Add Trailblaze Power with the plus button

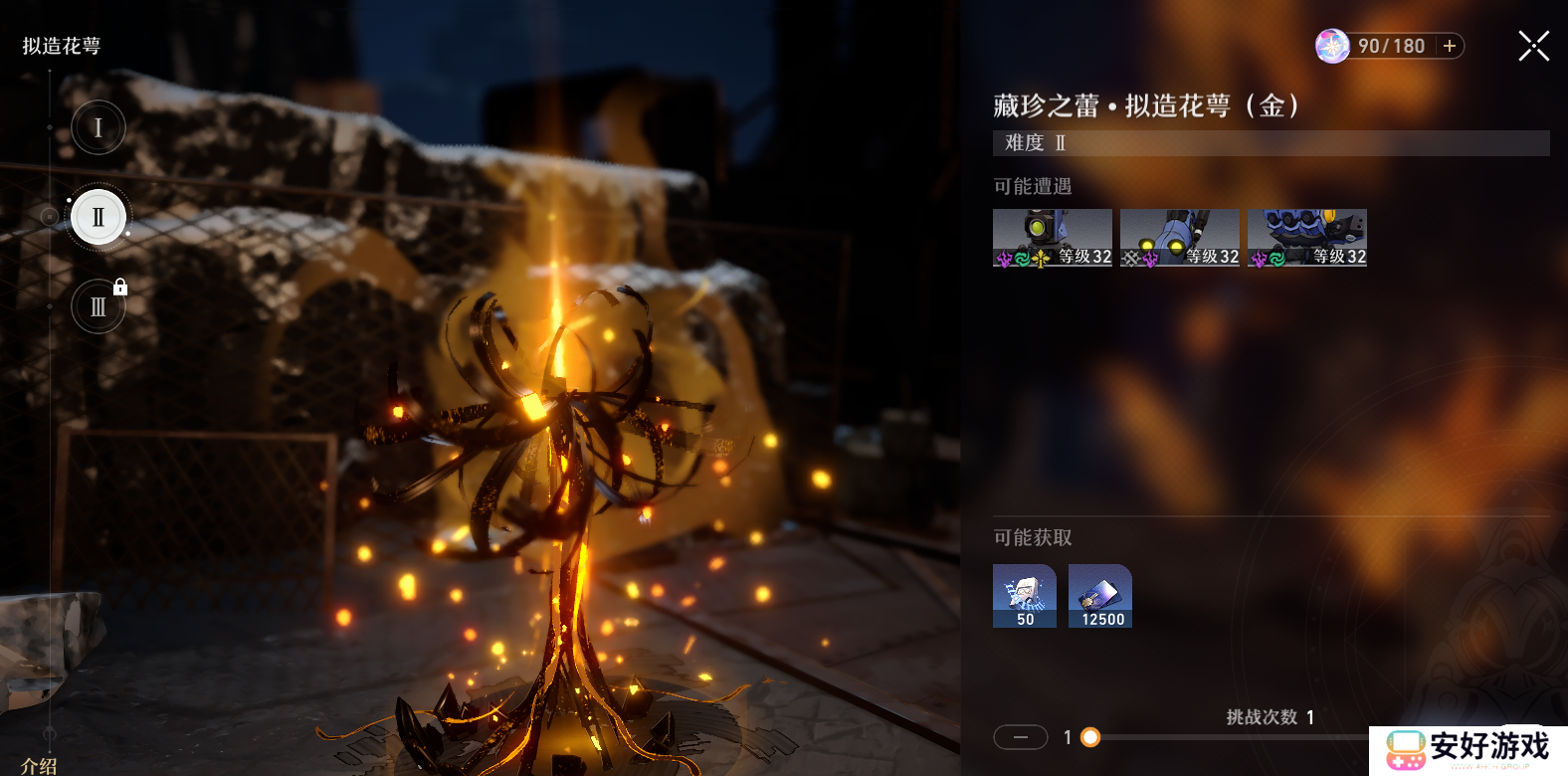[1450, 46]
